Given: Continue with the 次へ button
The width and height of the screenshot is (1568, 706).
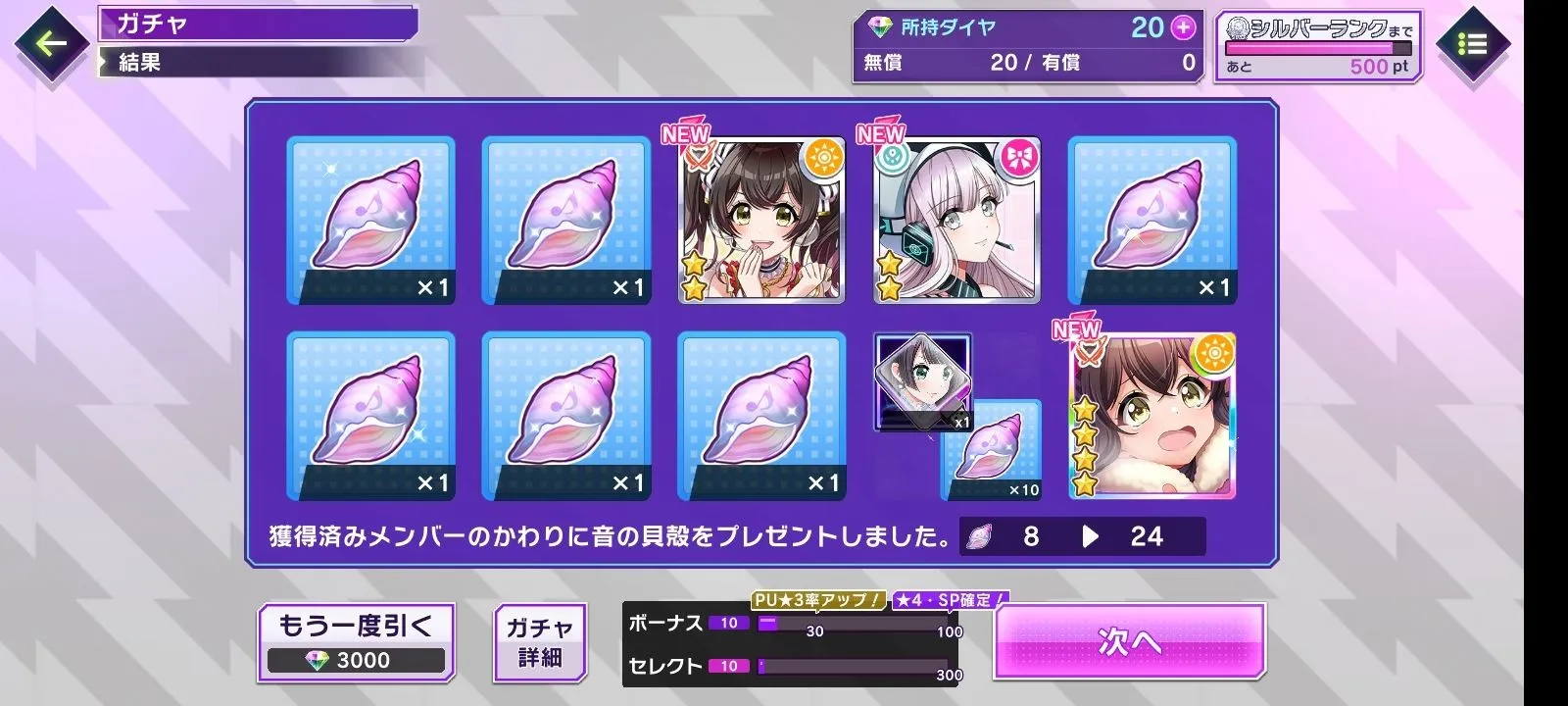Looking at the screenshot, I should [1129, 641].
